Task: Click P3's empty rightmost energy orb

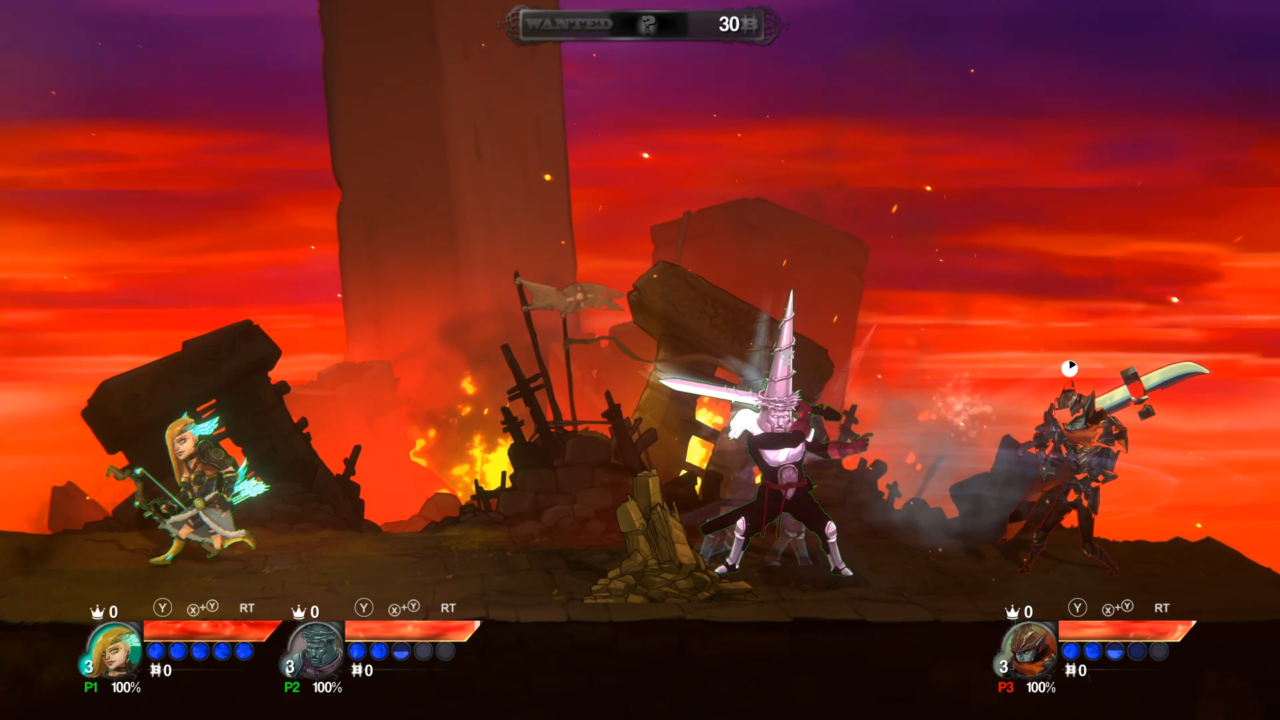Action: coord(1158,652)
